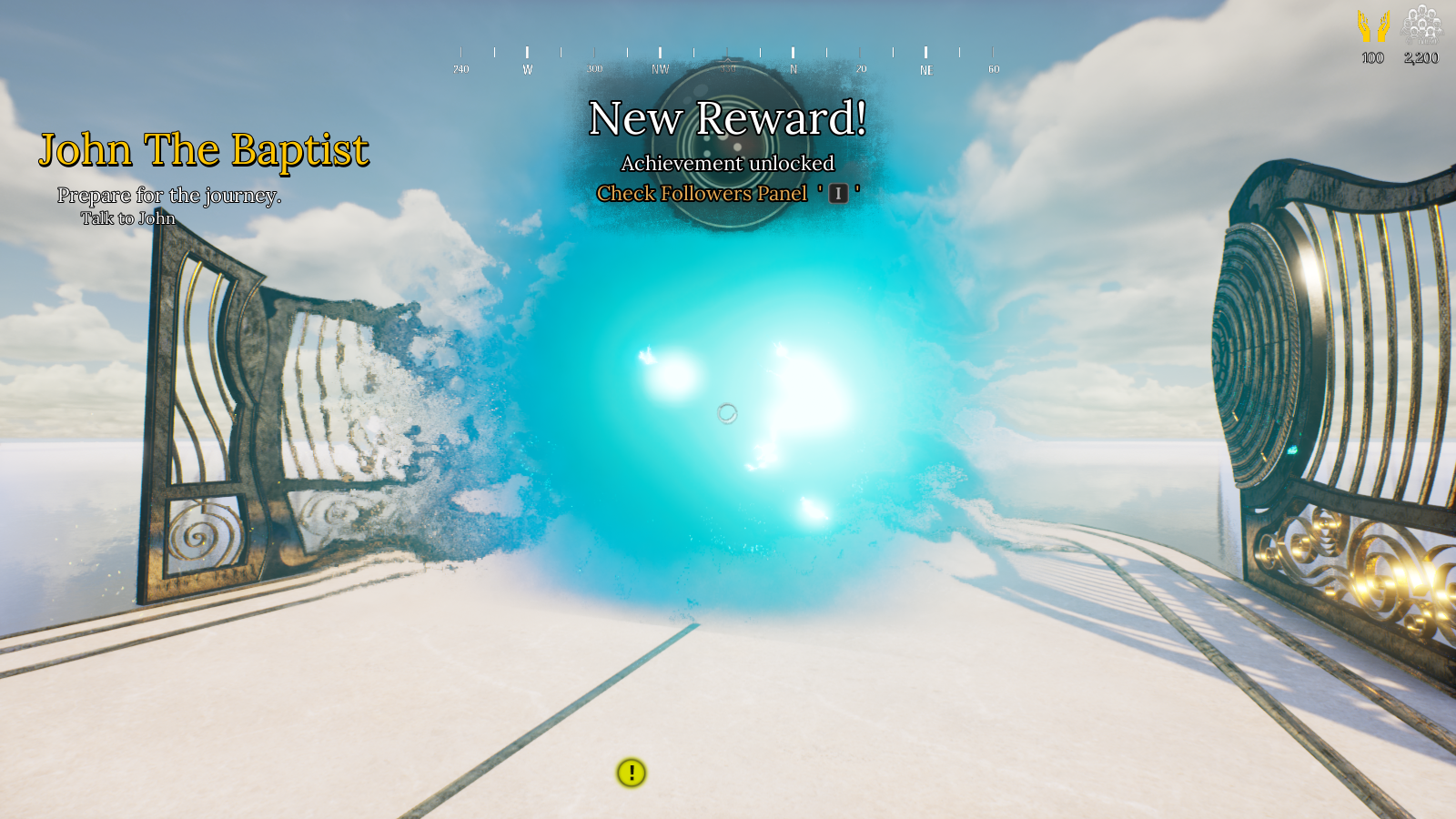Open the followers crowd icon
This screenshot has width=1456, height=819.
(x=1421, y=25)
